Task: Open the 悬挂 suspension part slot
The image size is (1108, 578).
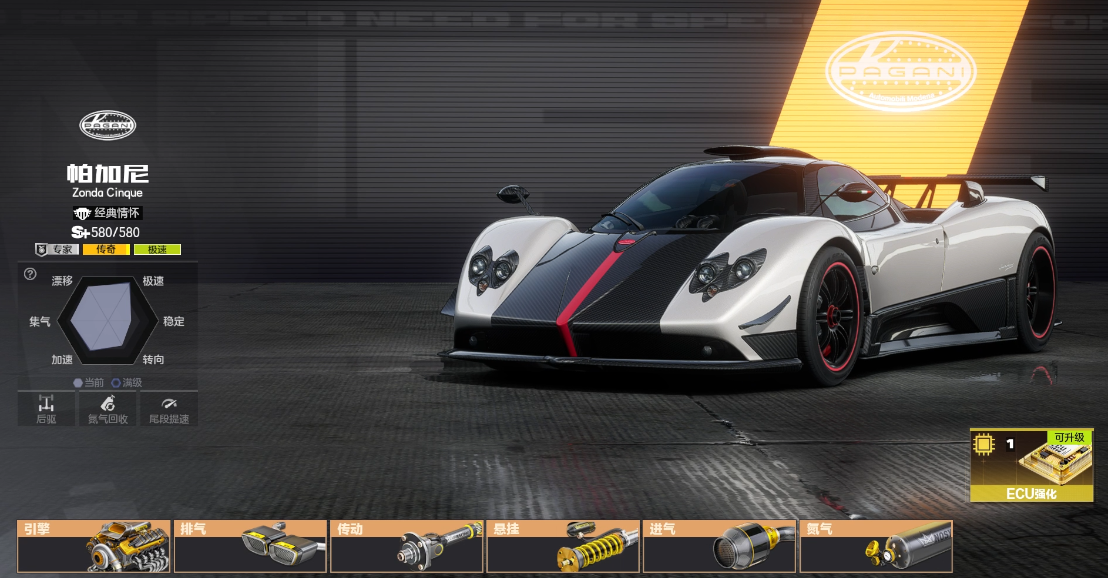Action: [x=563, y=546]
